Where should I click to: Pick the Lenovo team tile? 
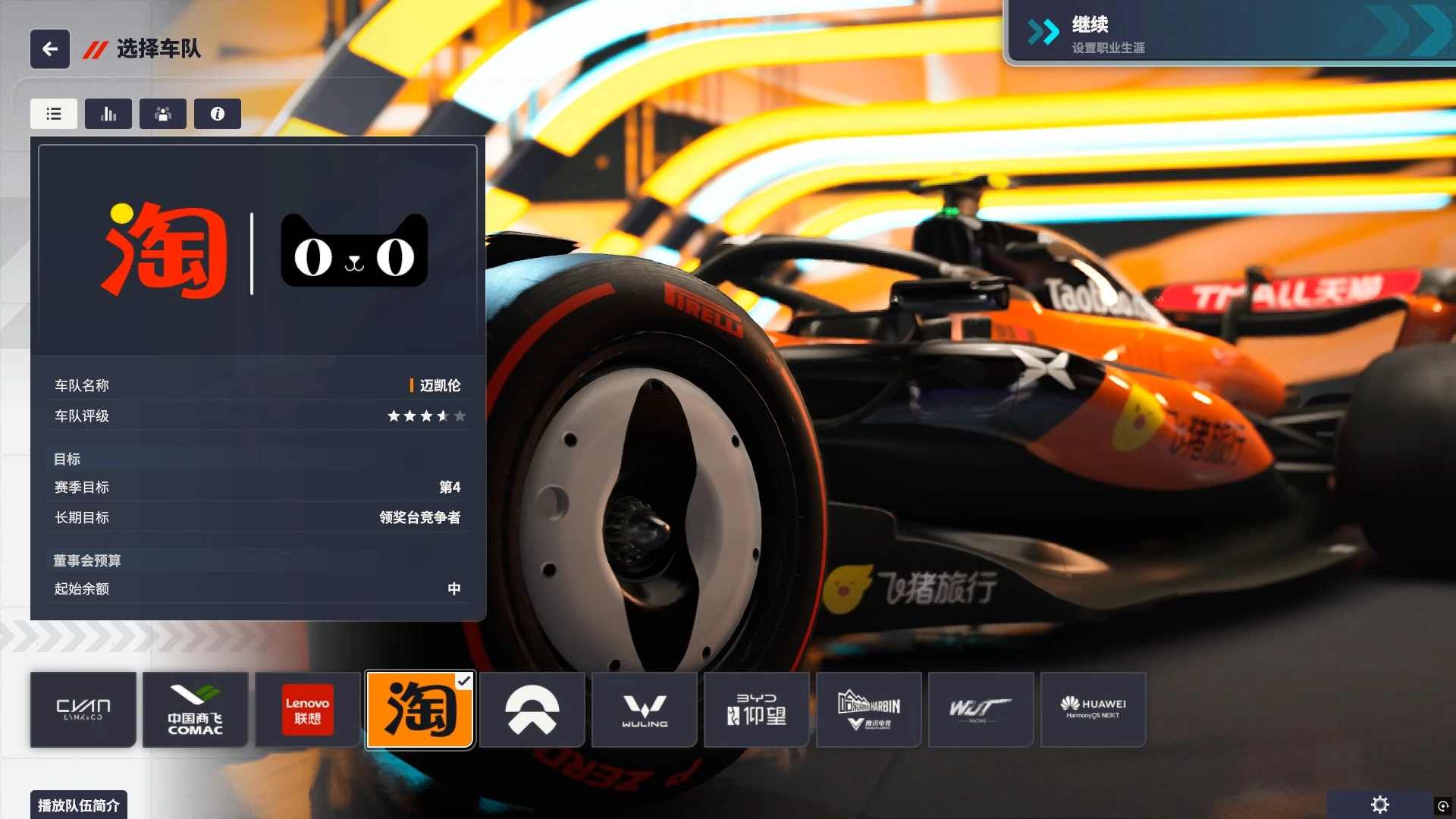pos(307,710)
